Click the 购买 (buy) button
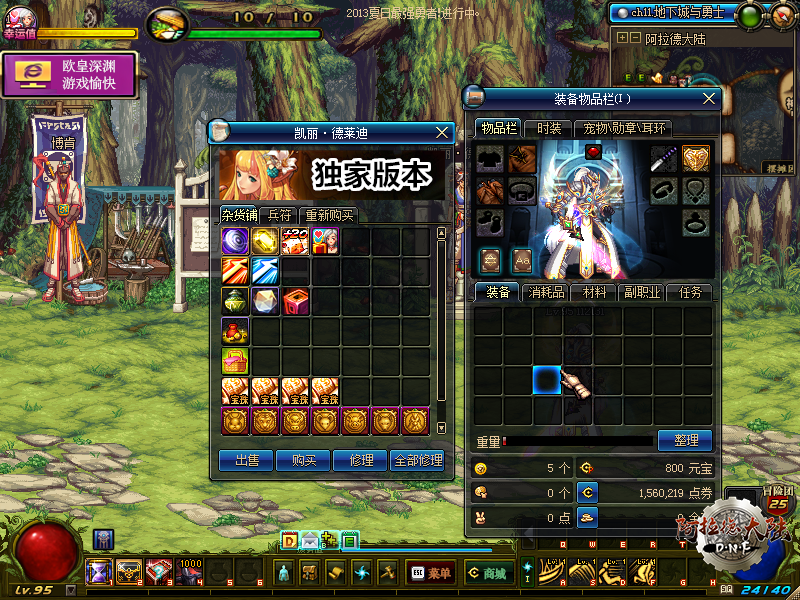 pyautogui.click(x=304, y=460)
